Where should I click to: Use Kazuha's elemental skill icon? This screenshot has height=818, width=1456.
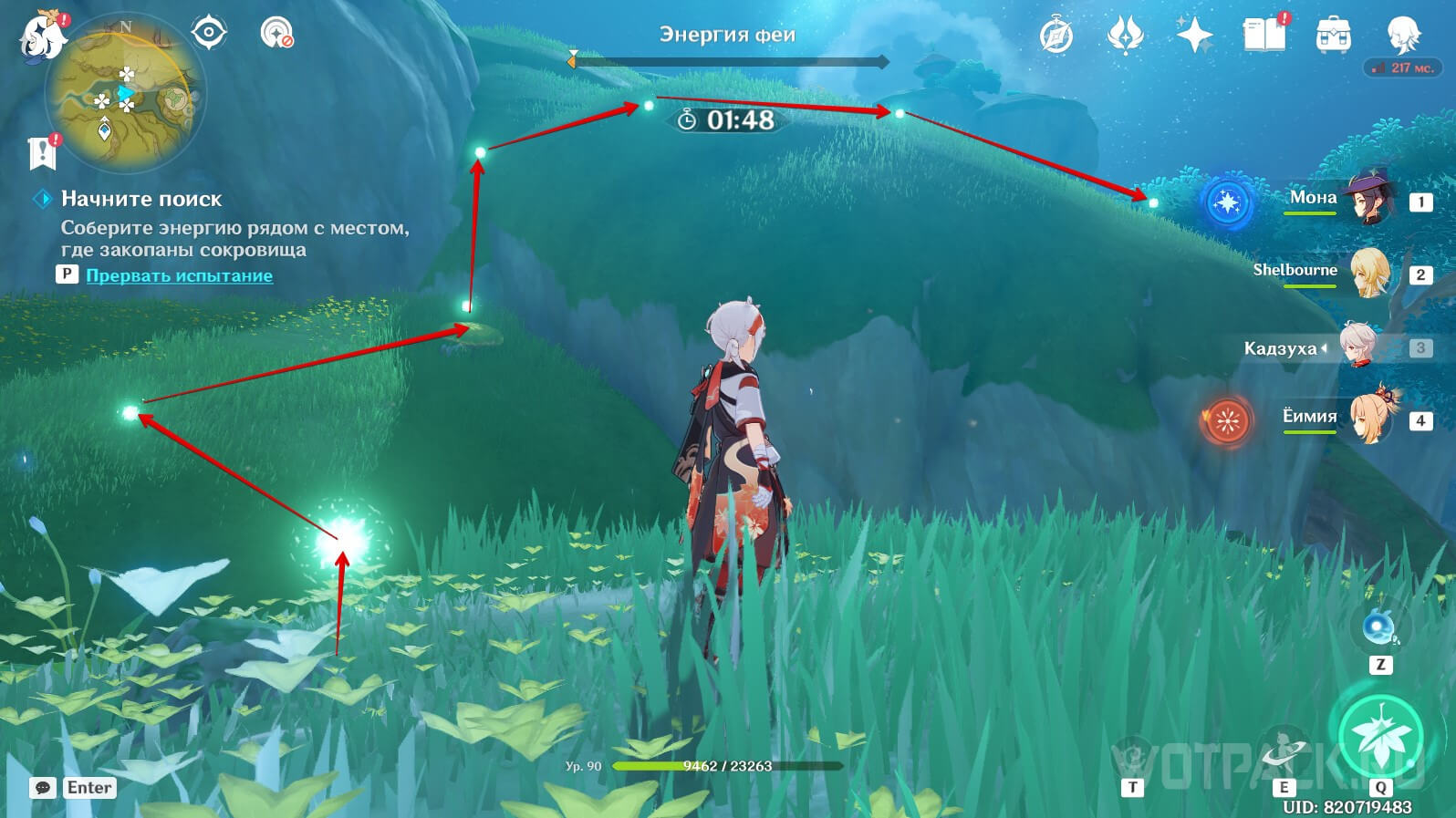1284,752
